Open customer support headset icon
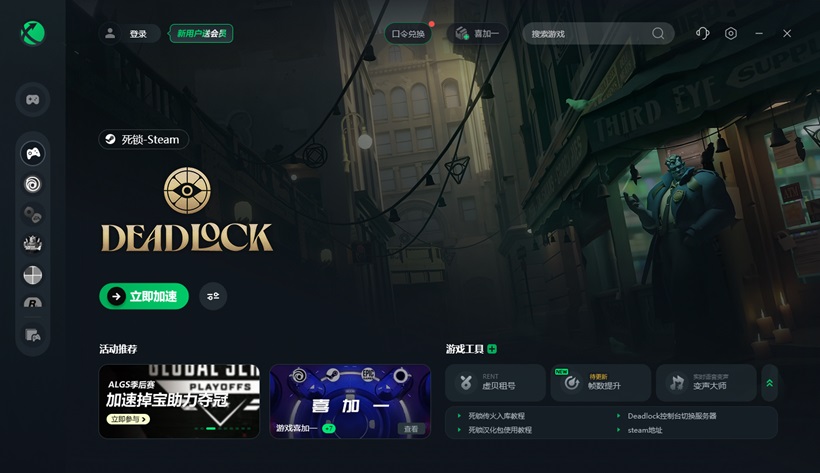Viewport: 820px width, 473px height. click(702, 34)
